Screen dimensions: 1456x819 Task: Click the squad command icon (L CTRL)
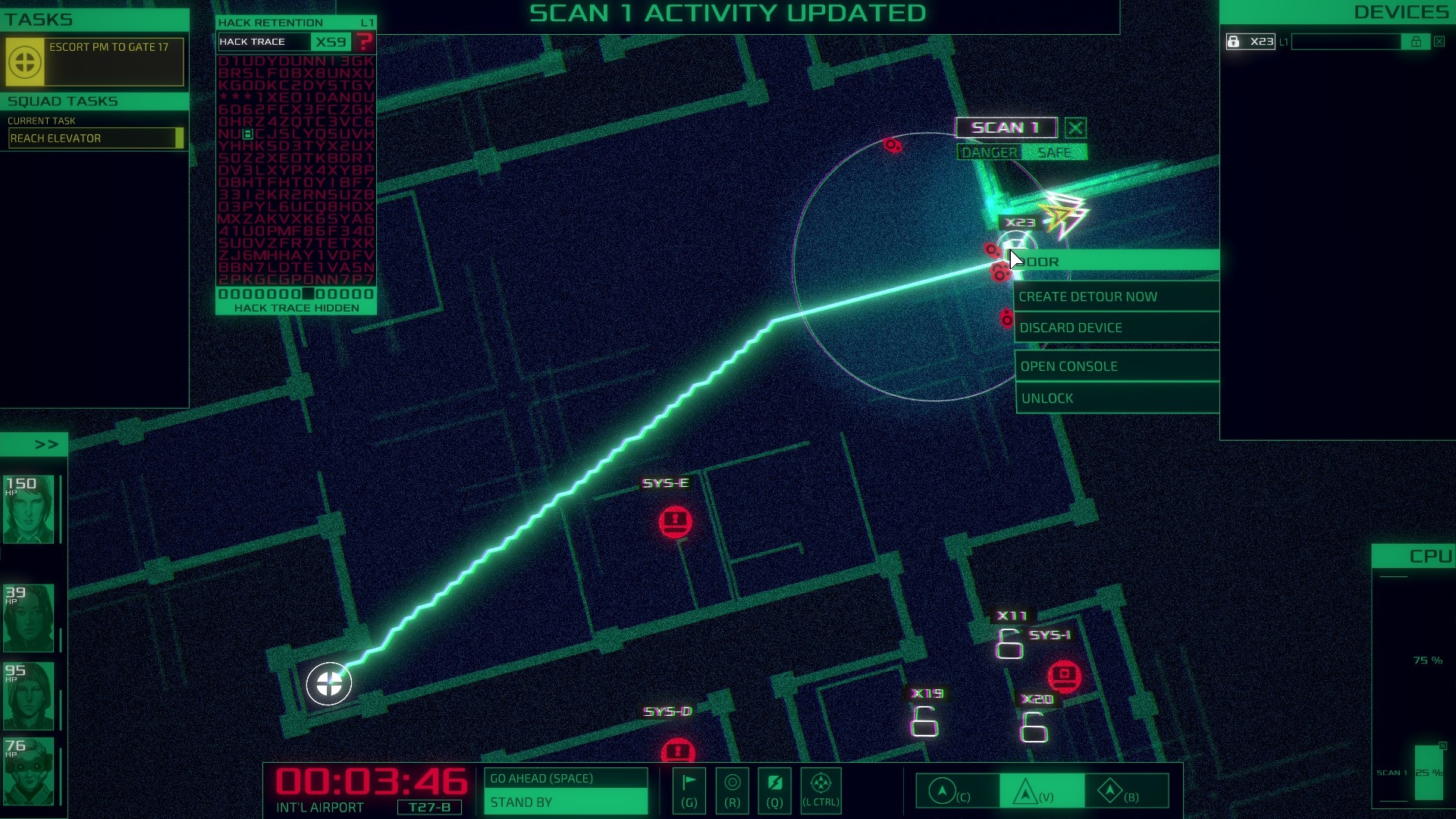(x=821, y=791)
